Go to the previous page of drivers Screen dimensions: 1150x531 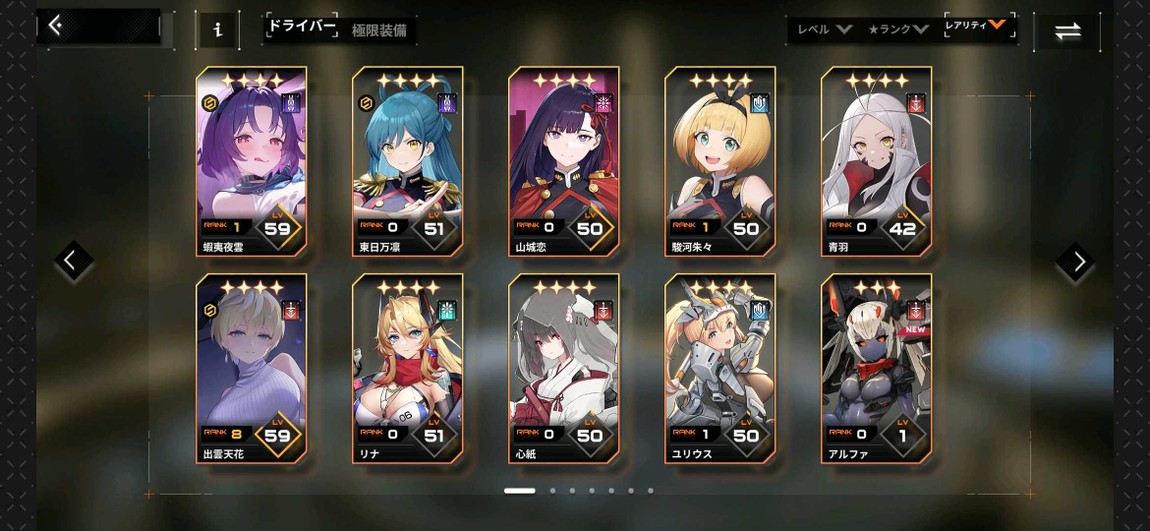click(x=71, y=262)
